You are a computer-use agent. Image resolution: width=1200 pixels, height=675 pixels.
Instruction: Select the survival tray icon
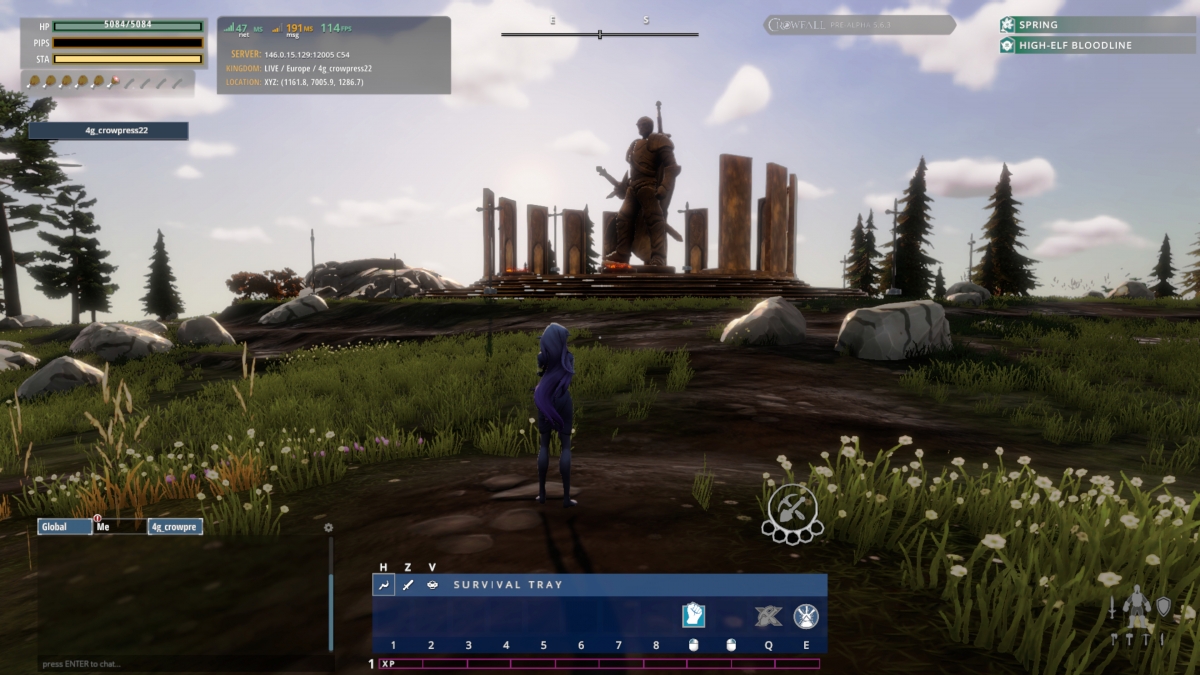coord(383,585)
